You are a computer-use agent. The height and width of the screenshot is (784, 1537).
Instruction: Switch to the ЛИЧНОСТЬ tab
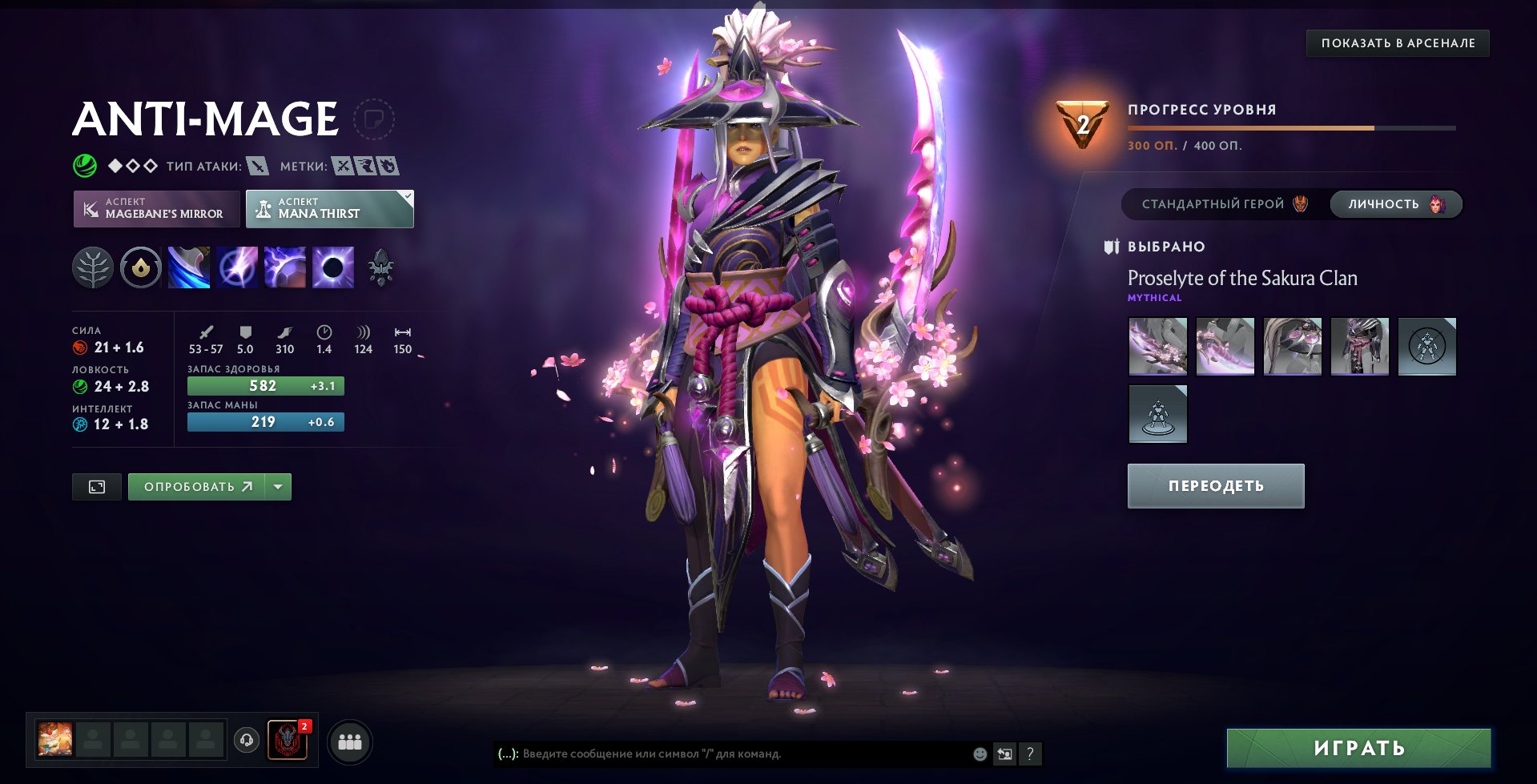coord(1394,204)
